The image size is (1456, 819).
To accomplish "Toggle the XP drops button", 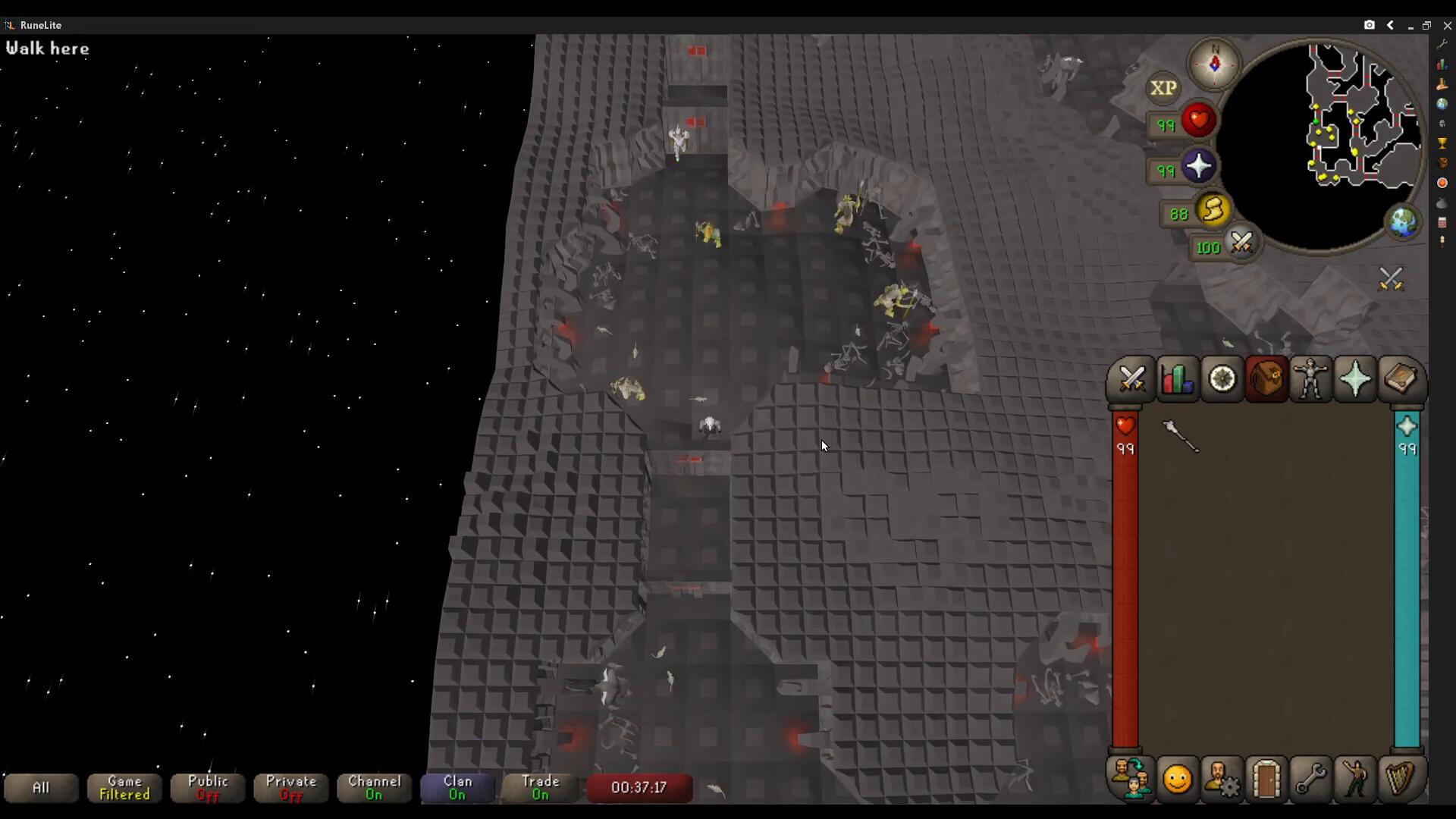I will click(x=1163, y=88).
